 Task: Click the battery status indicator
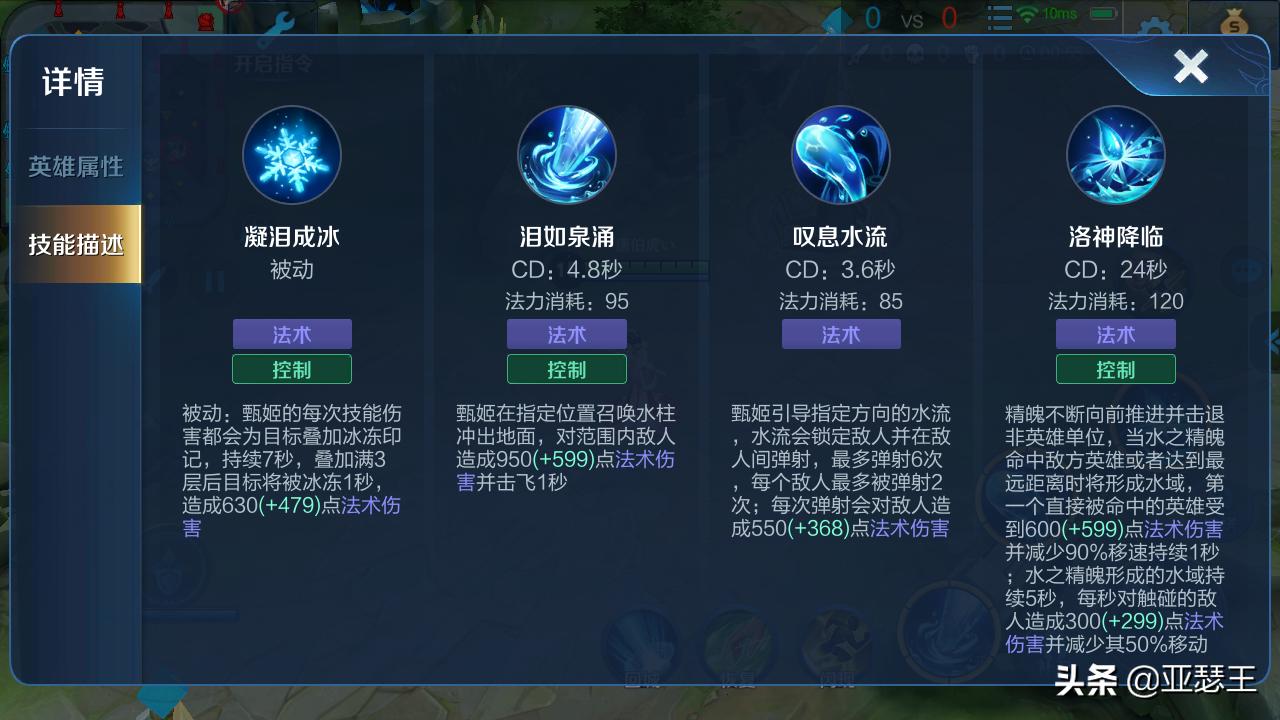pyautogui.click(x=1102, y=14)
